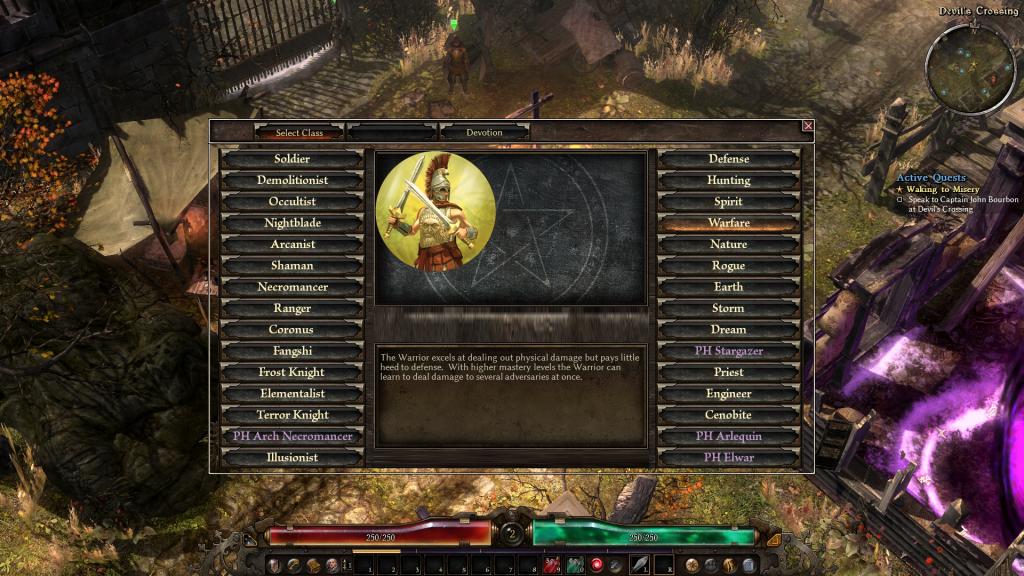Choose the Soldier class
This screenshot has width=1024, height=576.
pos(292,159)
